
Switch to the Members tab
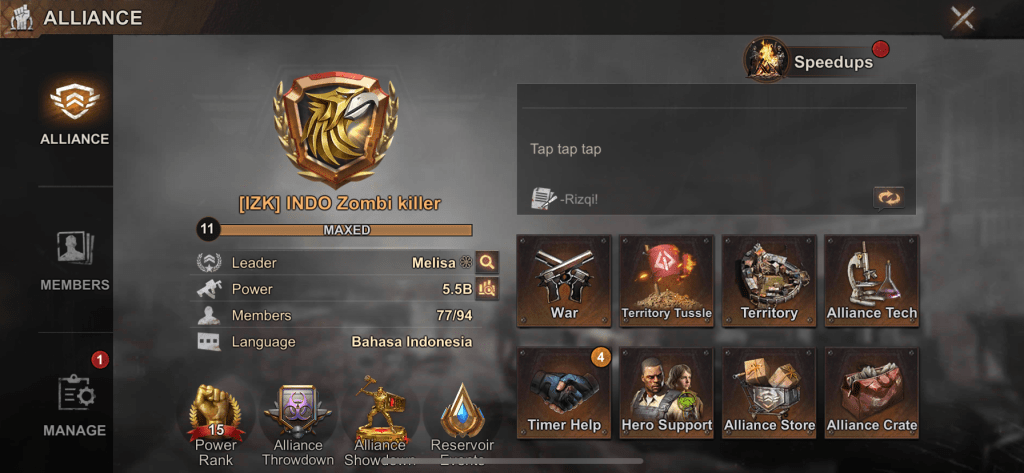click(75, 259)
